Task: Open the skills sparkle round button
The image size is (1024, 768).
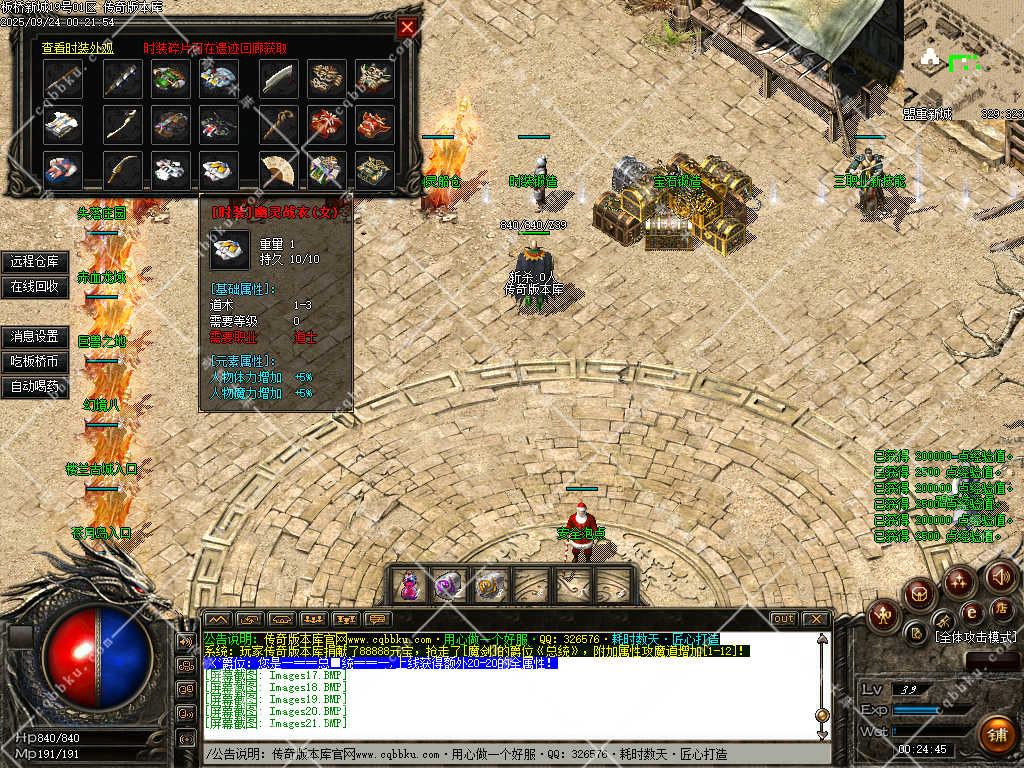Action: (x=959, y=580)
